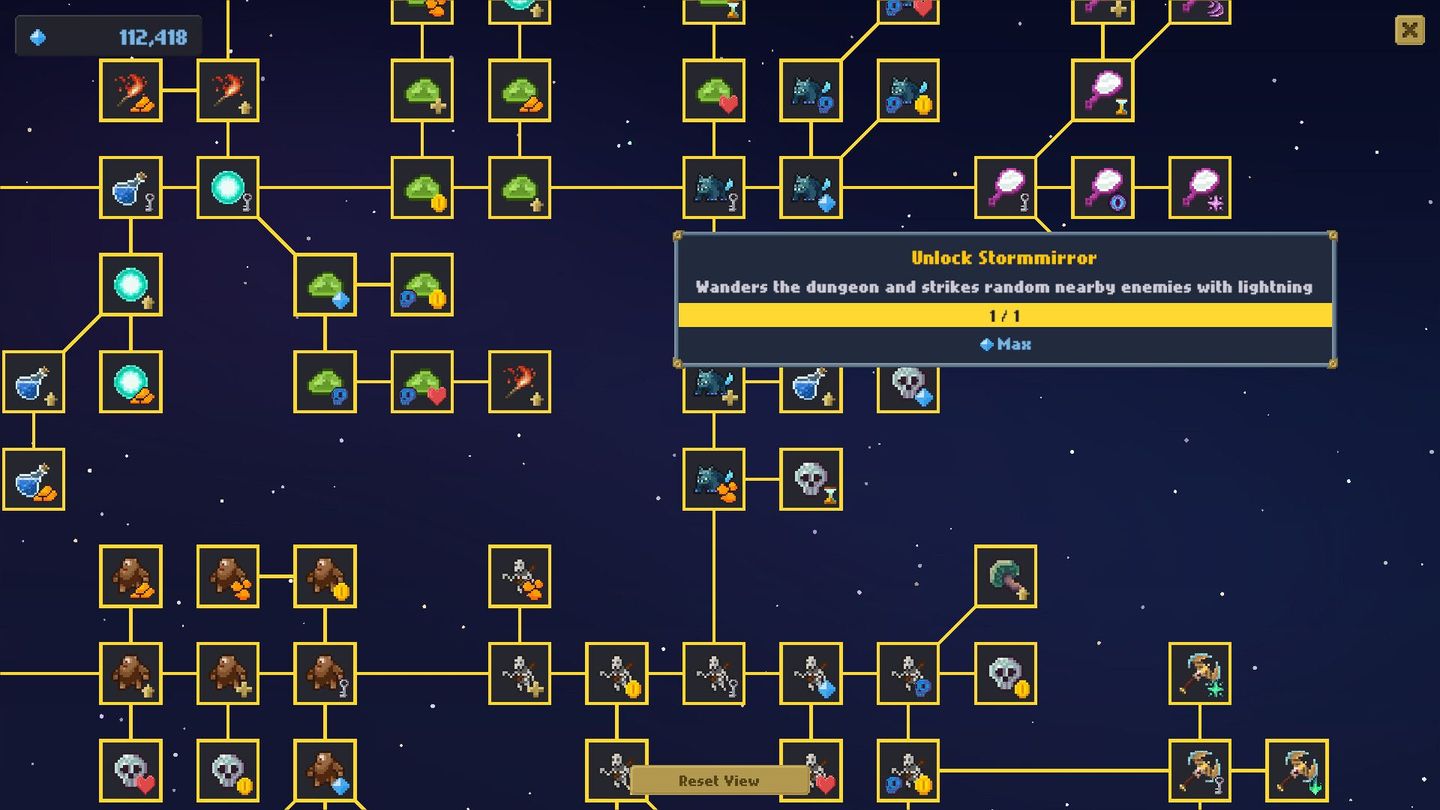The image size is (1440, 810).
Task: Pick the skeleton node with coin upgrade
Action: (615, 672)
